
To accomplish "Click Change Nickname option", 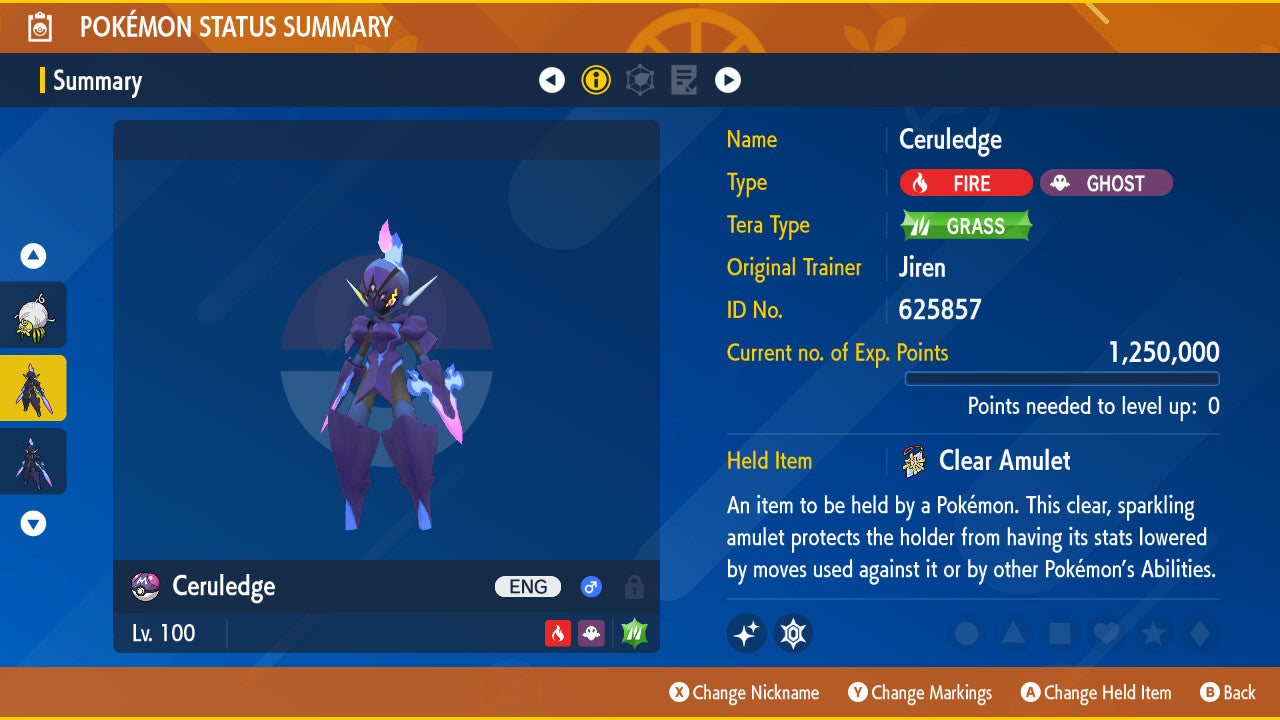I will [x=744, y=692].
